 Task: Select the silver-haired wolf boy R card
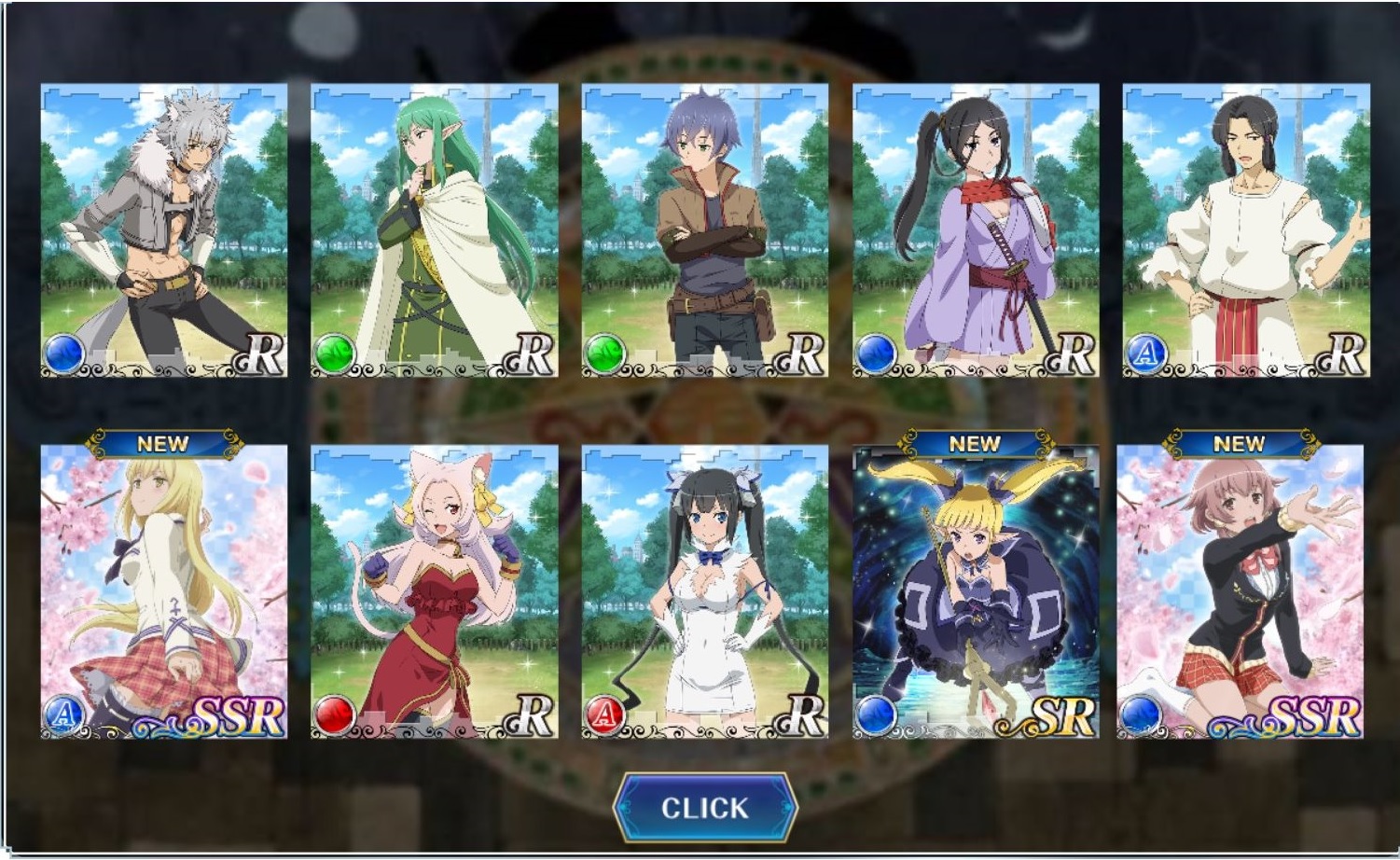pos(164,230)
